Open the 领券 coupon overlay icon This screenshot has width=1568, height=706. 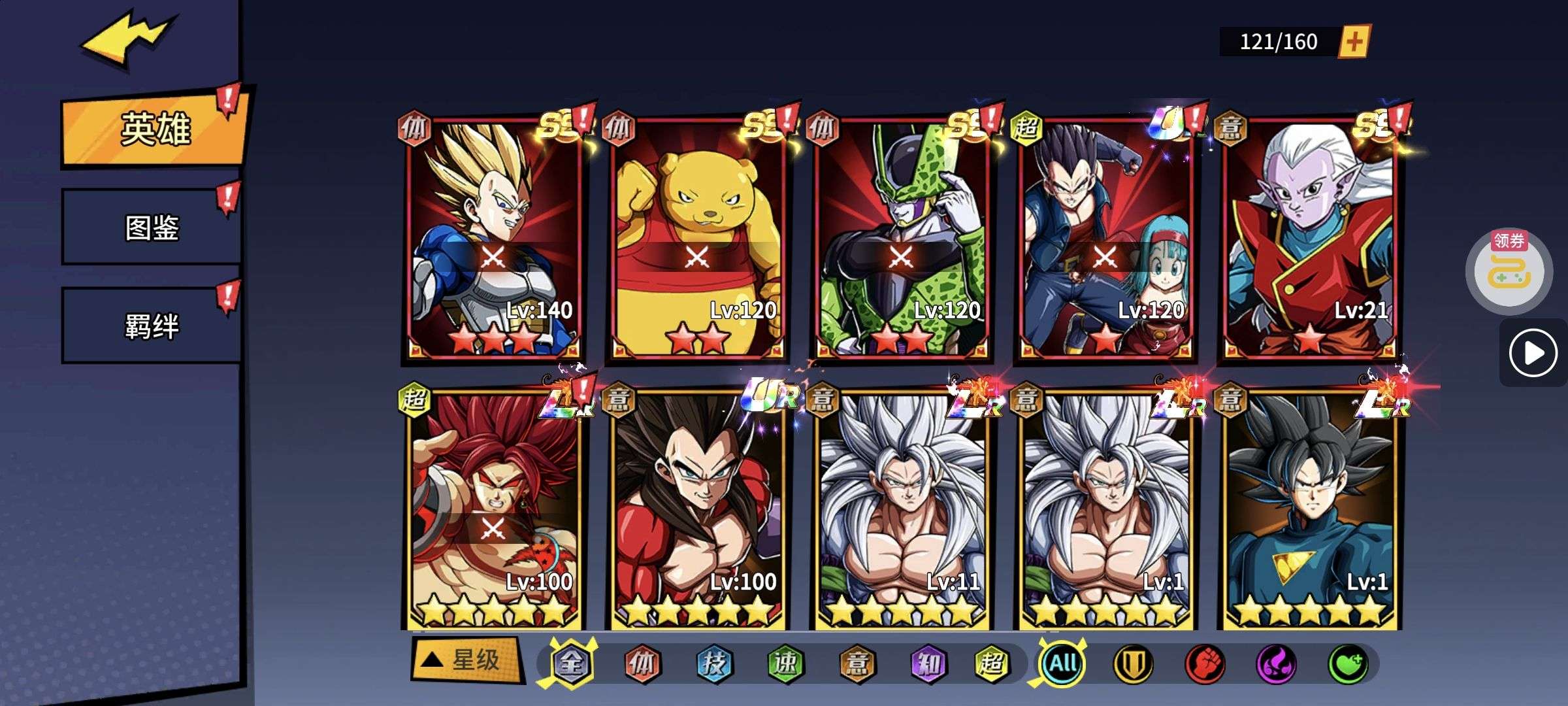point(1509,268)
